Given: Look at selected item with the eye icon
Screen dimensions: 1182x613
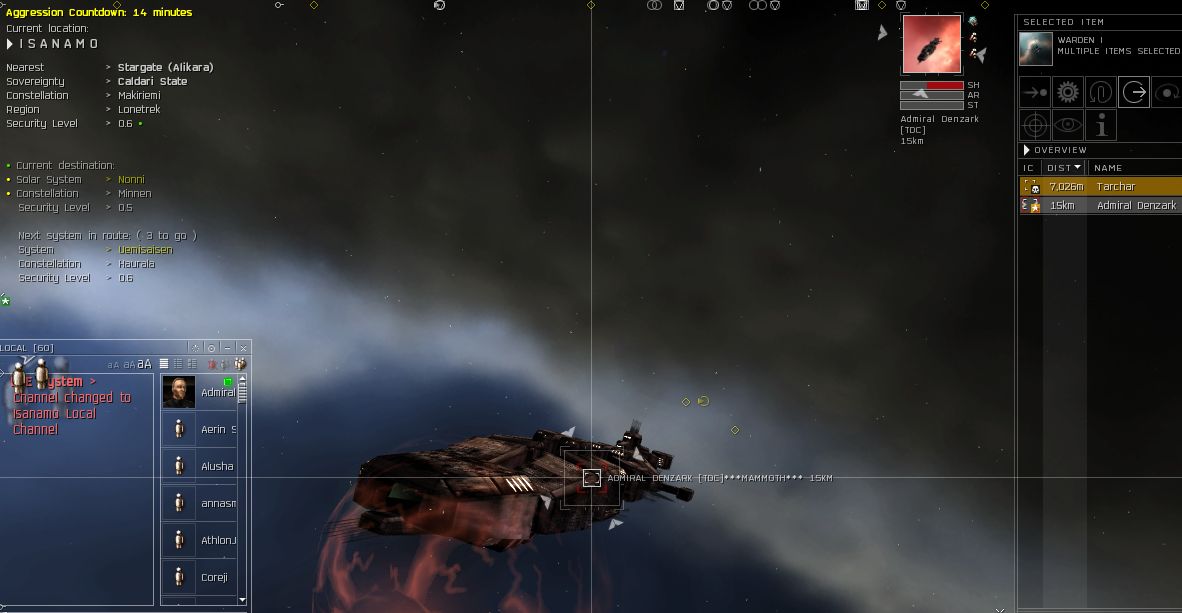Looking at the screenshot, I should pyautogui.click(x=1068, y=125).
